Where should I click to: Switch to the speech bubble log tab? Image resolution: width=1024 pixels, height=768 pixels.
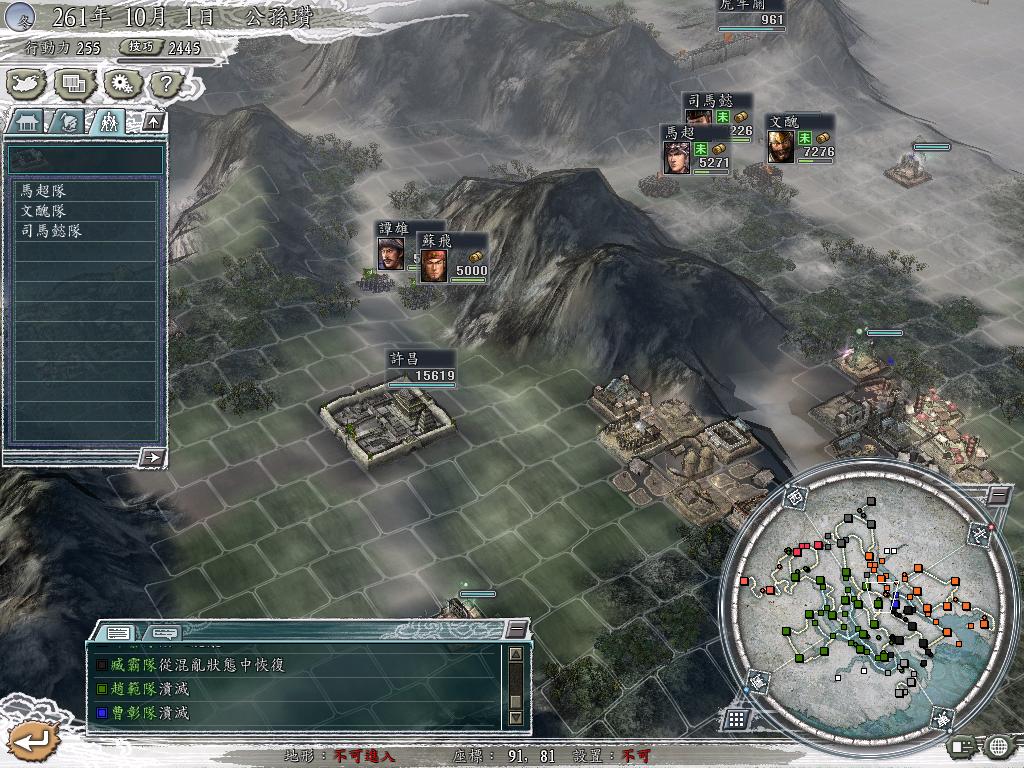164,632
